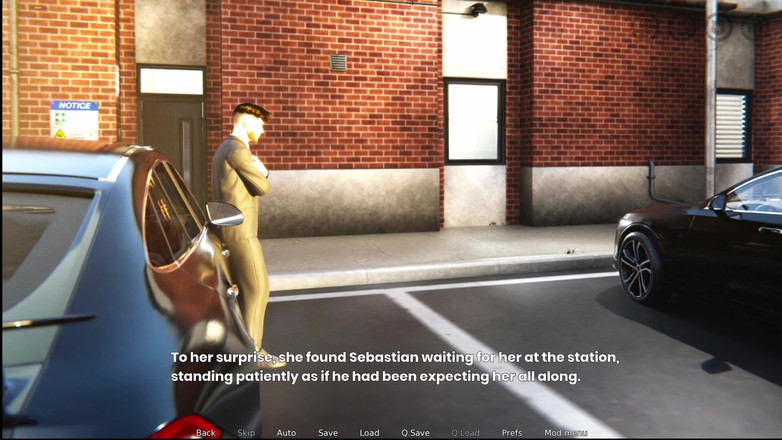Click the Skip quick menu button

(246, 433)
